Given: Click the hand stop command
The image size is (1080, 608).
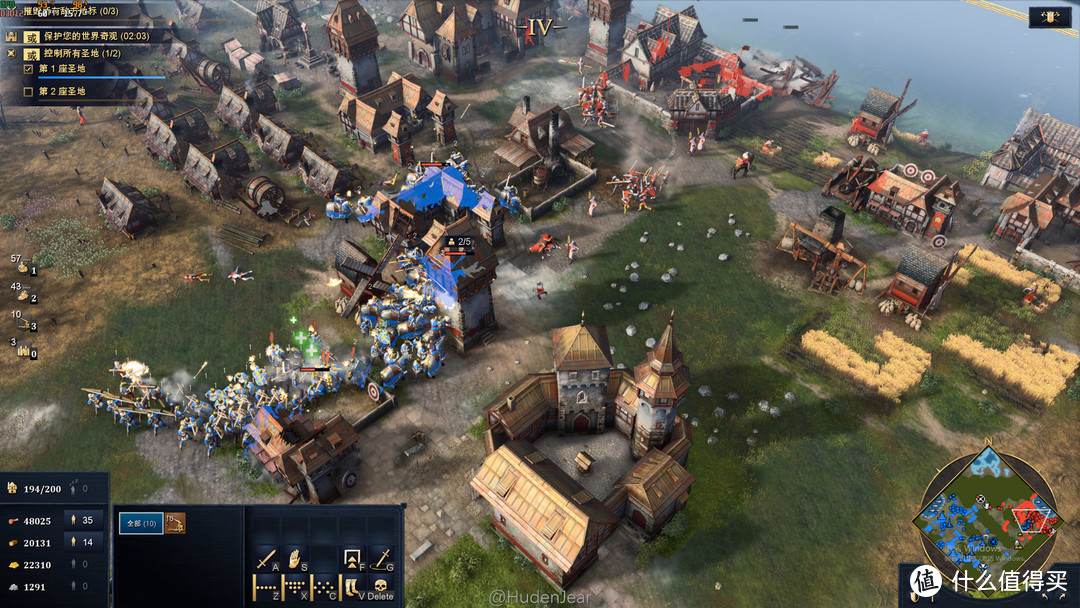Looking at the screenshot, I should click(x=296, y=558).
